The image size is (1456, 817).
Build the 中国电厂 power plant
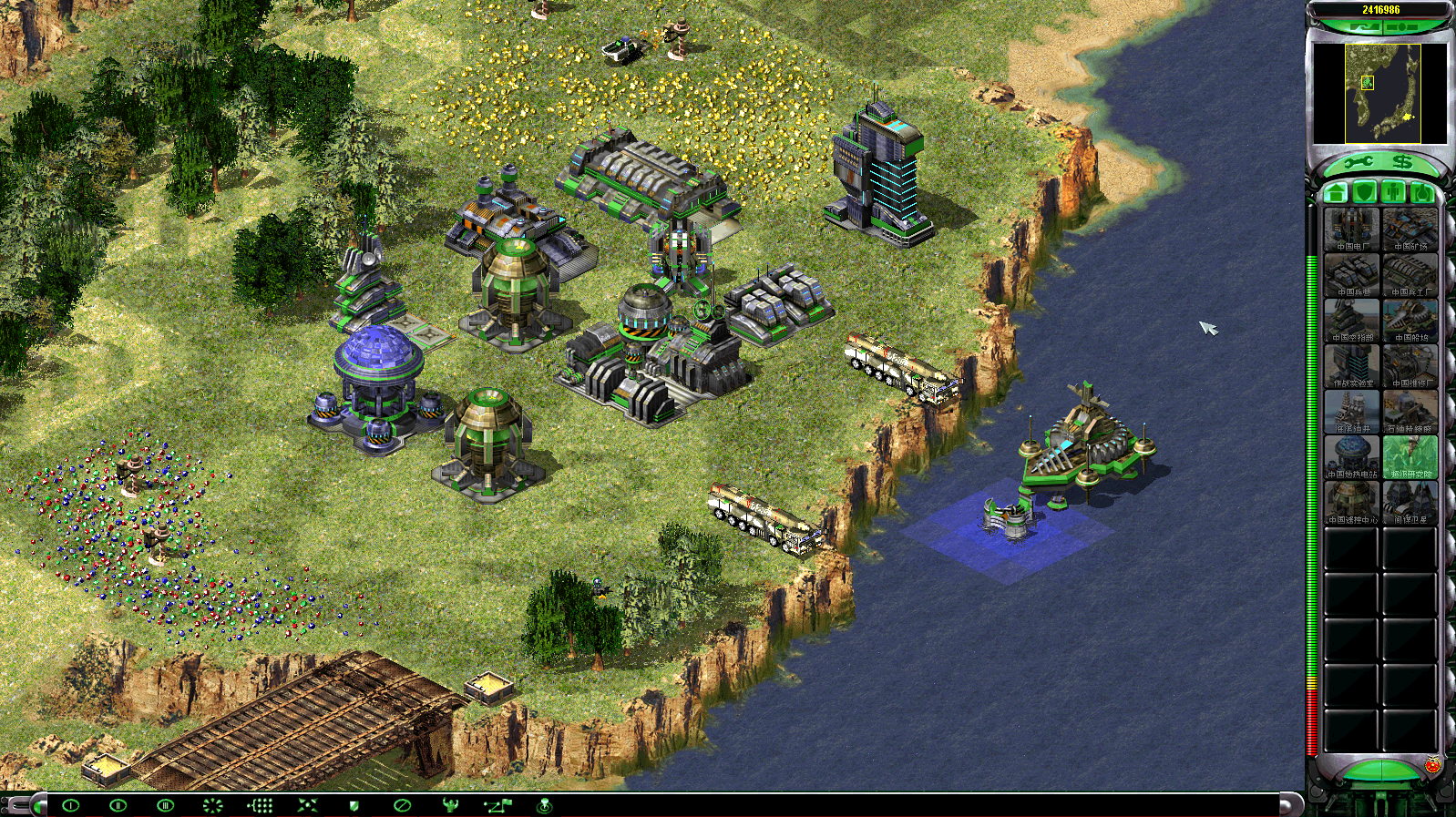point(1352,230)
